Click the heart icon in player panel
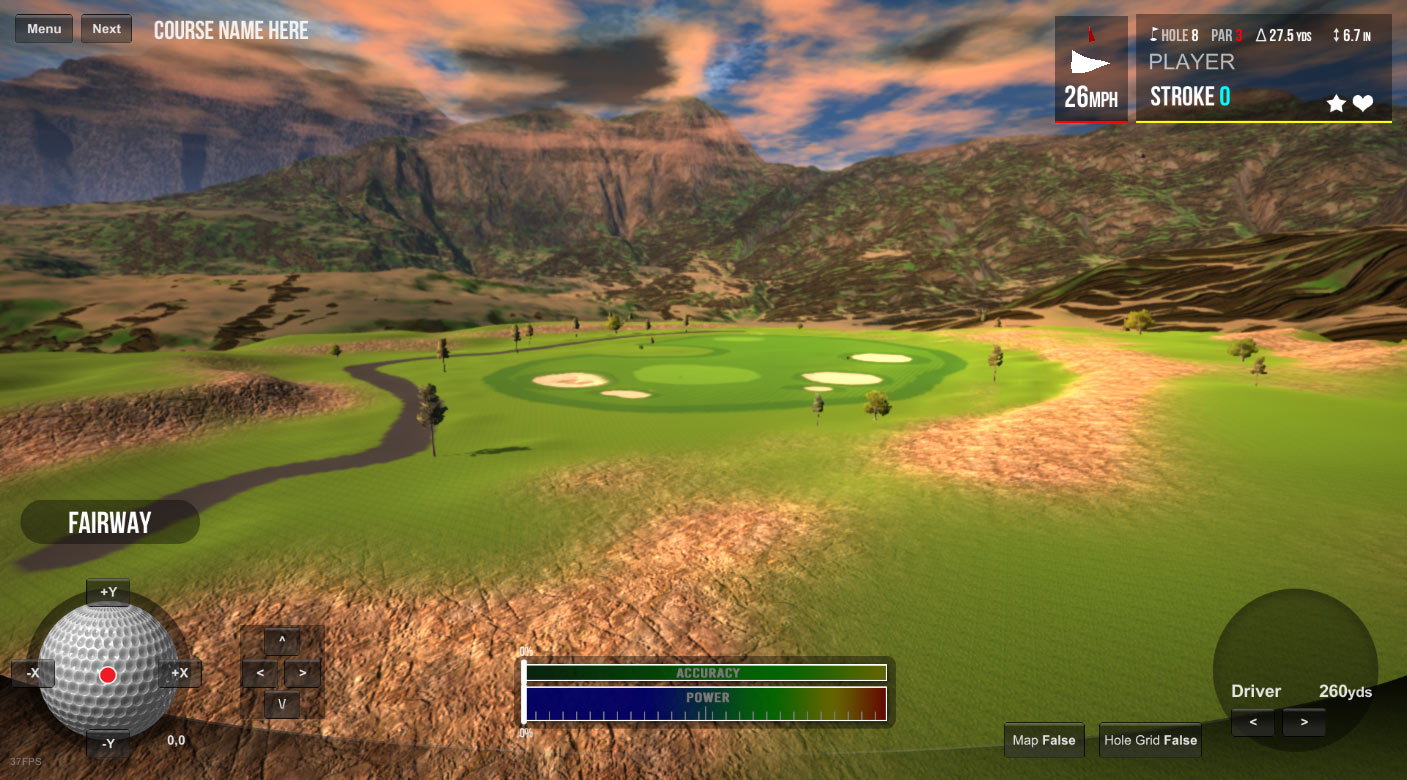 (1363, 103)
